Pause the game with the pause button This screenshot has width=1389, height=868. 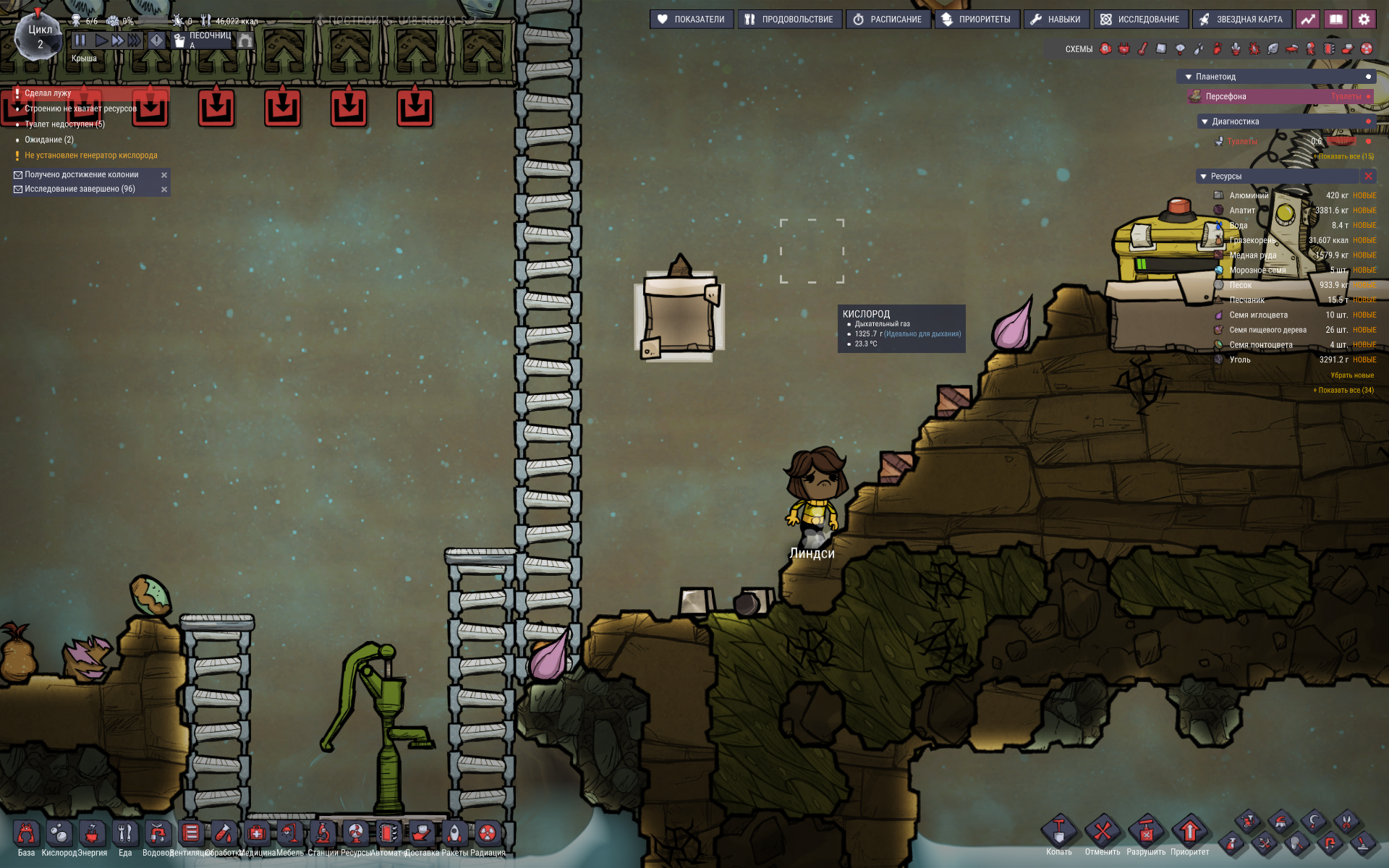[x=80, y=41]
